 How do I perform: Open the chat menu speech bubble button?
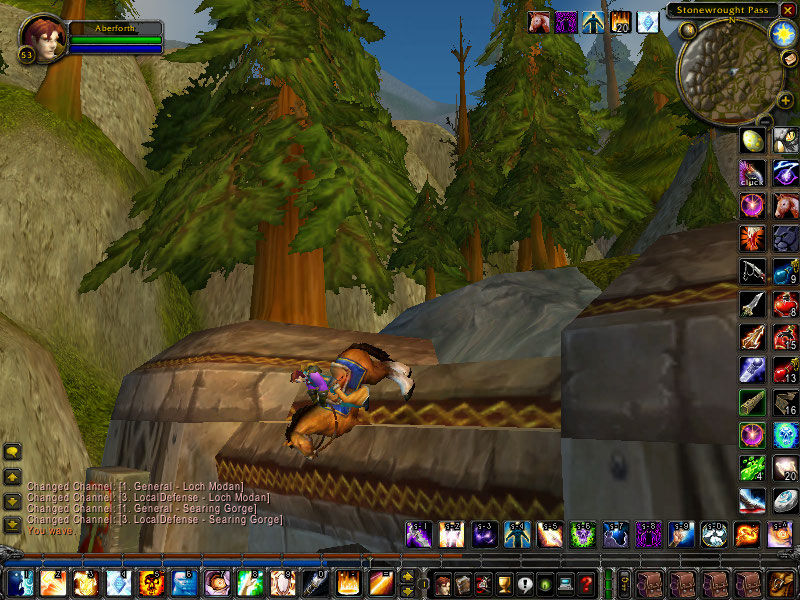12,452
